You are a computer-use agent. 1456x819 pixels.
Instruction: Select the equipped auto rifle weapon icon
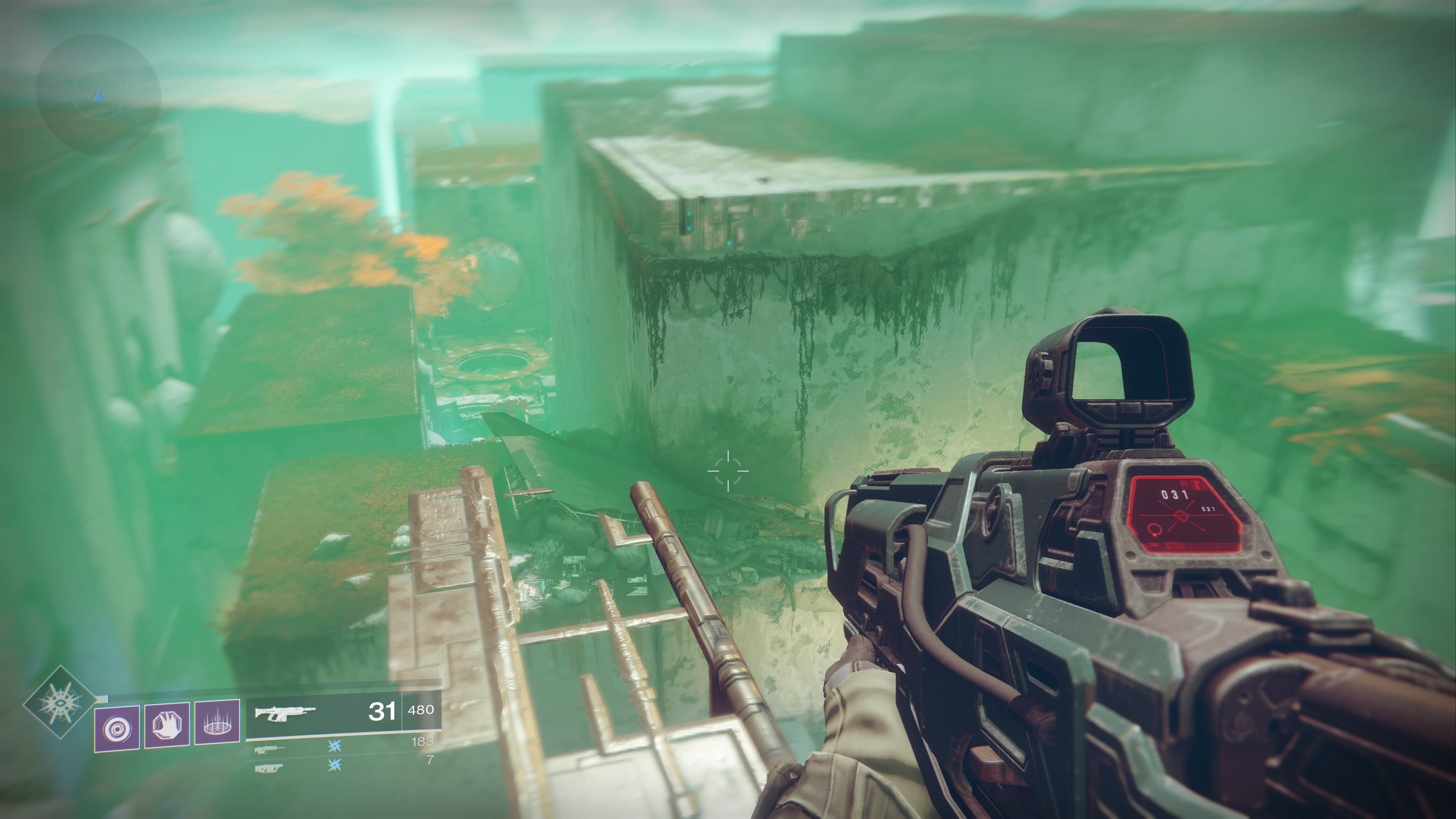pos(285,713)
